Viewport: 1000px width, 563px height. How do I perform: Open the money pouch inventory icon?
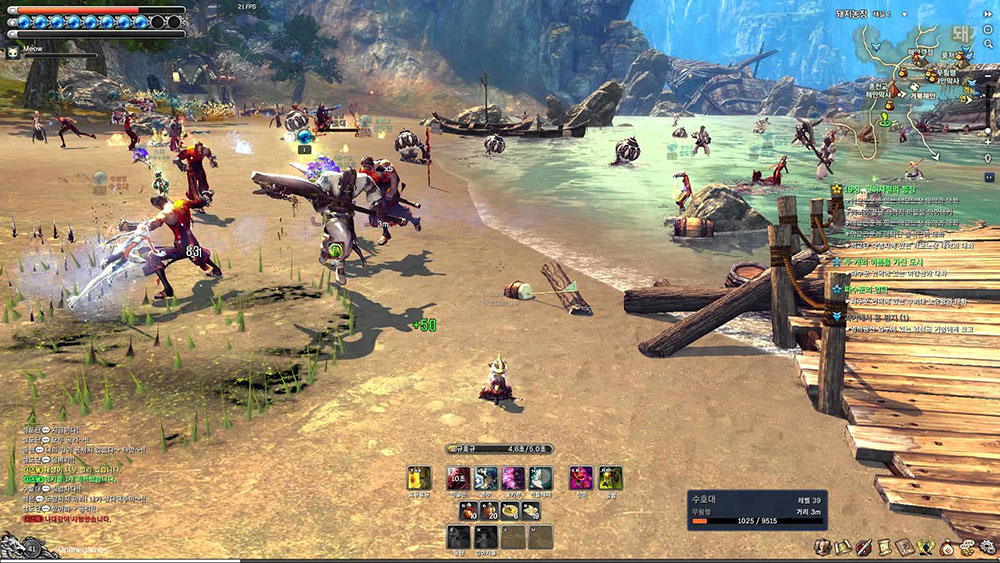(947, 547)
